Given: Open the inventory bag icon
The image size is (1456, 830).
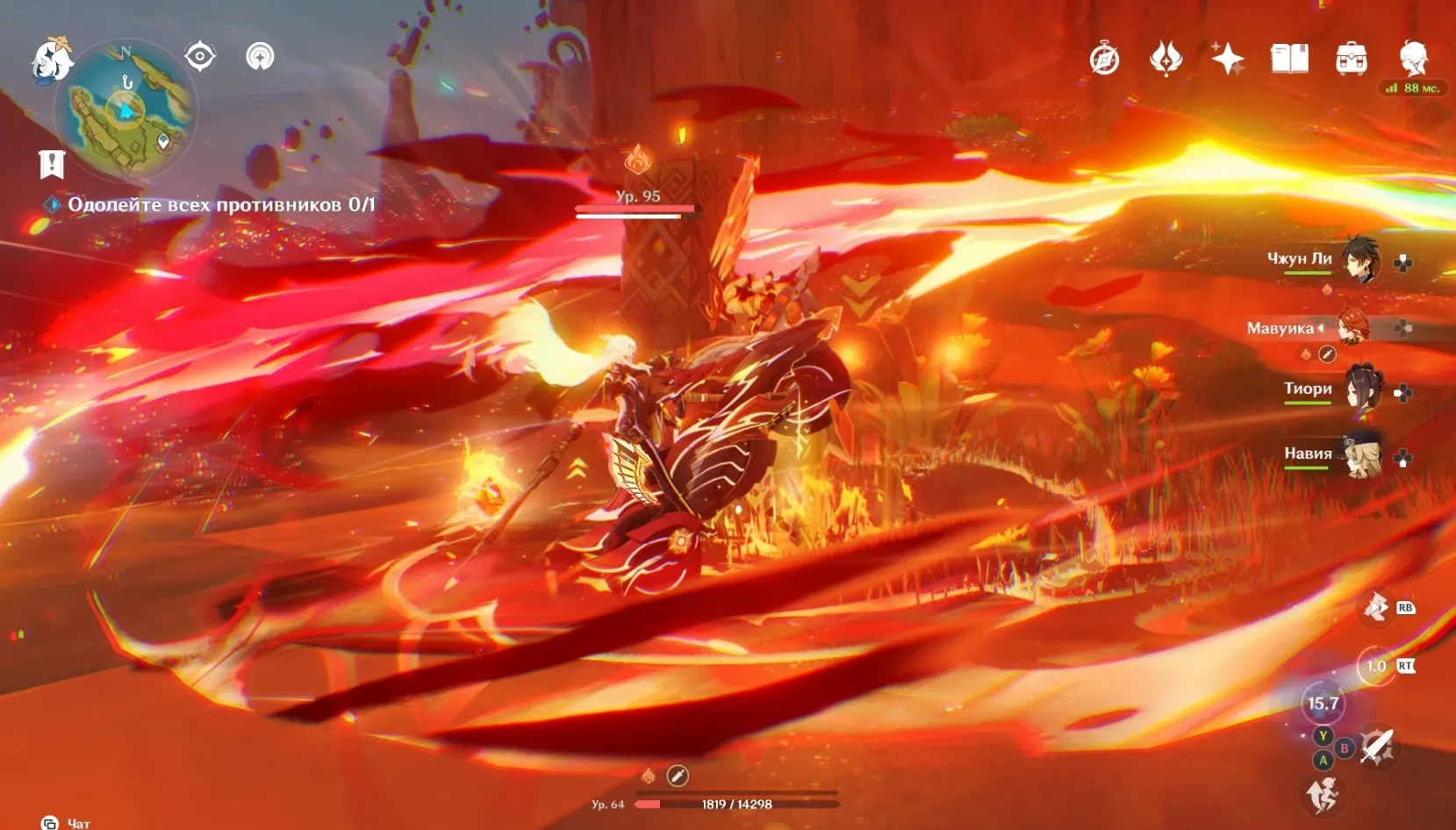Looking at the screenshot, I should coord(1351,60).
